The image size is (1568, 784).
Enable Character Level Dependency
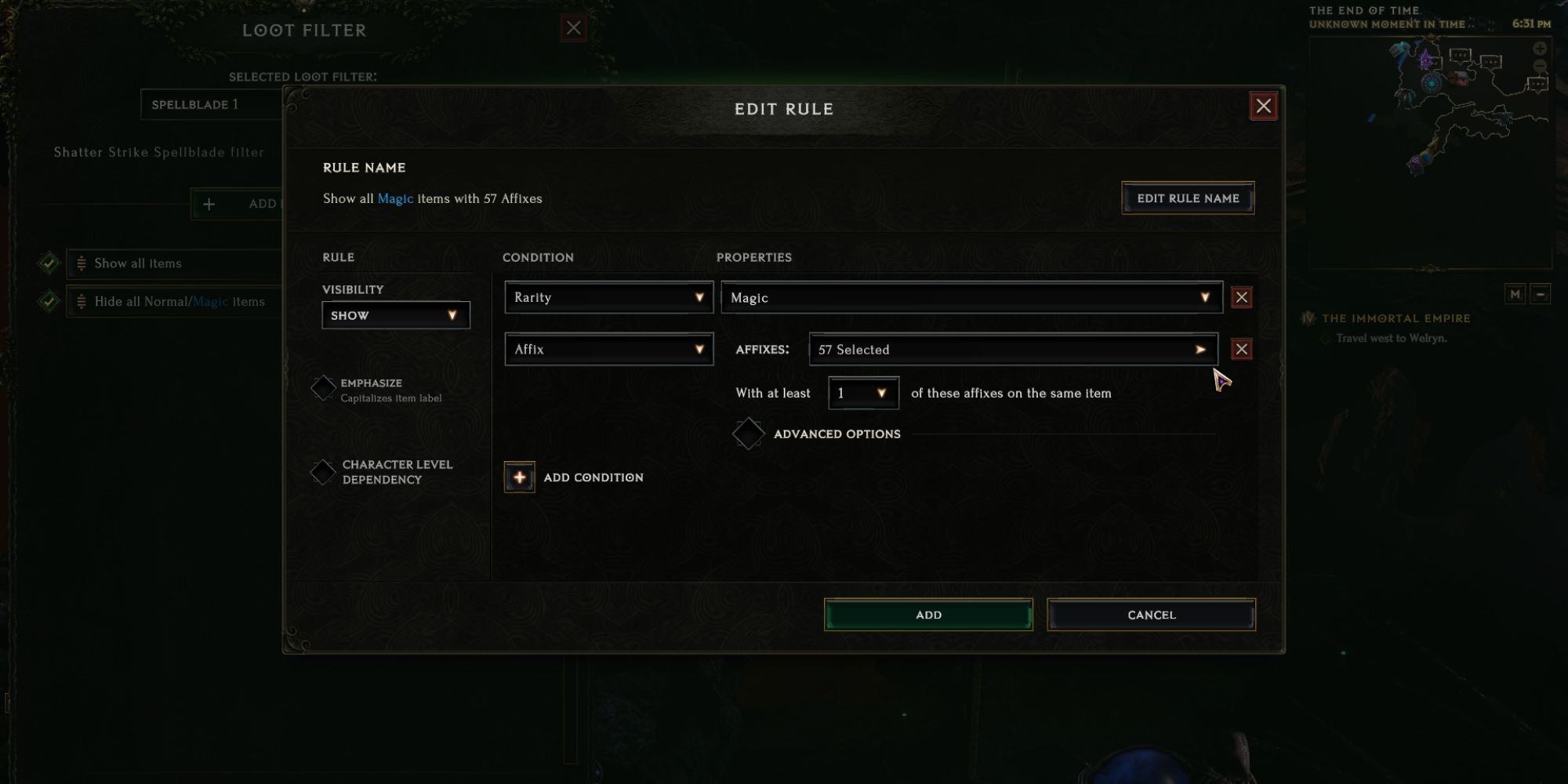coord(322,471)
